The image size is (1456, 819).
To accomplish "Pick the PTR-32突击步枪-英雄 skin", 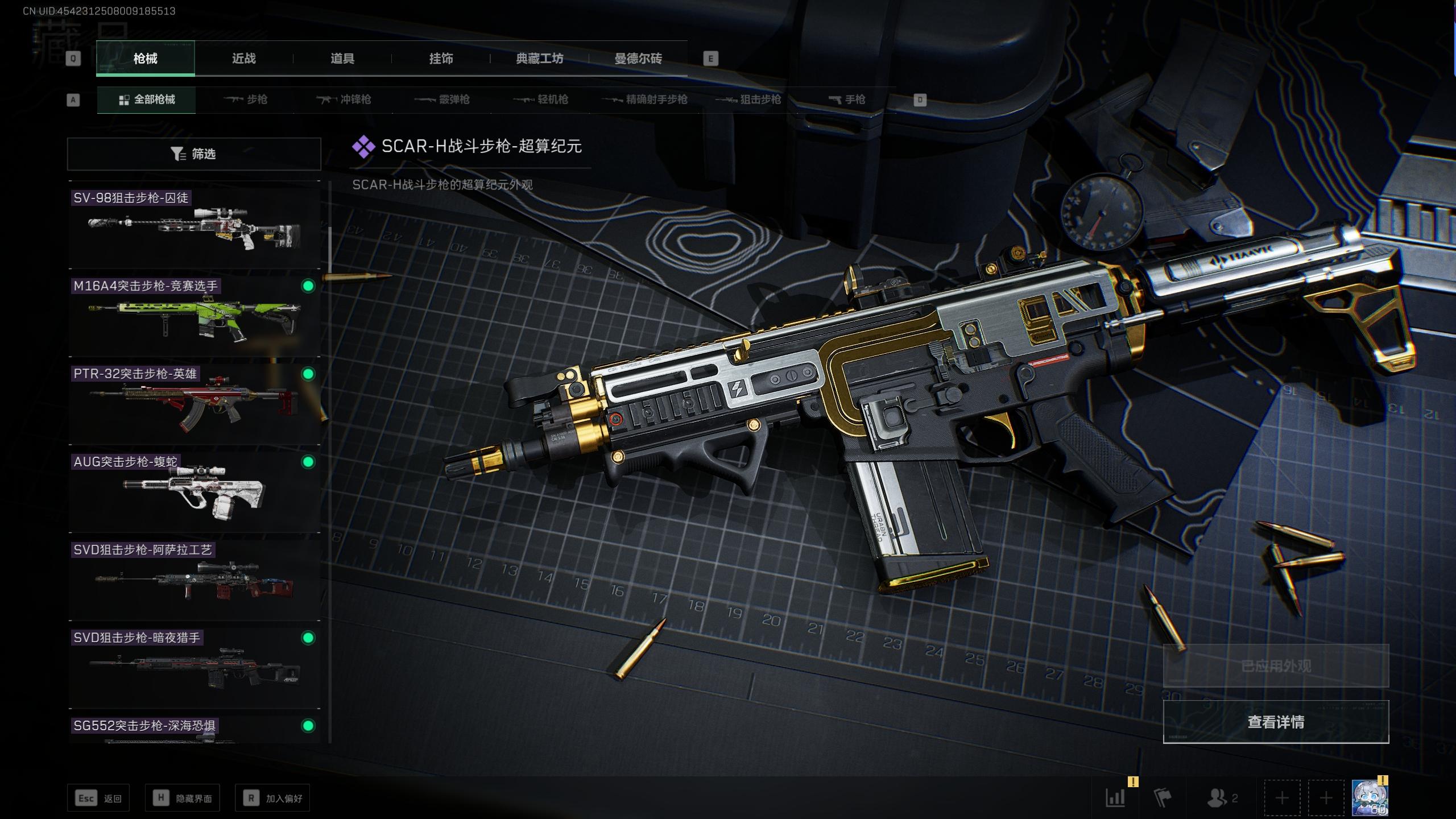I will click(195, 404).
